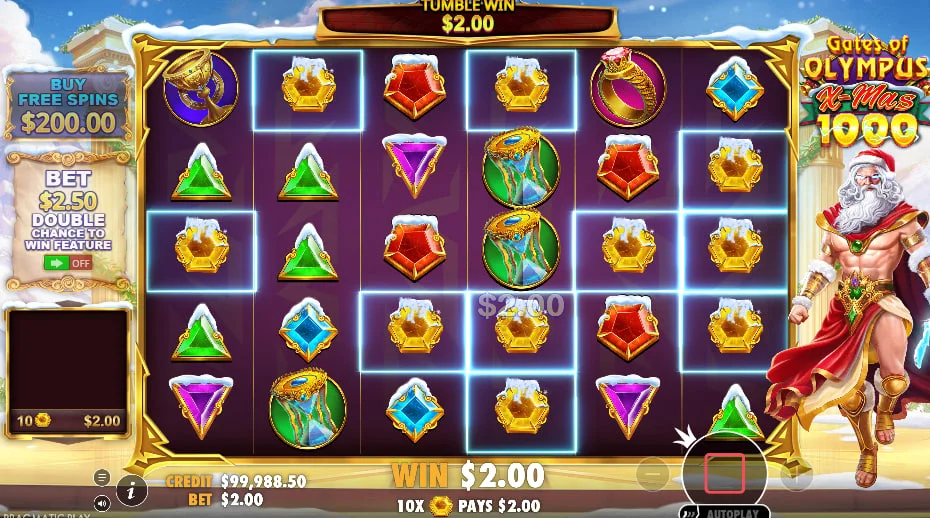The height and width of the screenshot is (518, 930).
Task: Decrease the bet with the minus button
Action: [654, 473]
